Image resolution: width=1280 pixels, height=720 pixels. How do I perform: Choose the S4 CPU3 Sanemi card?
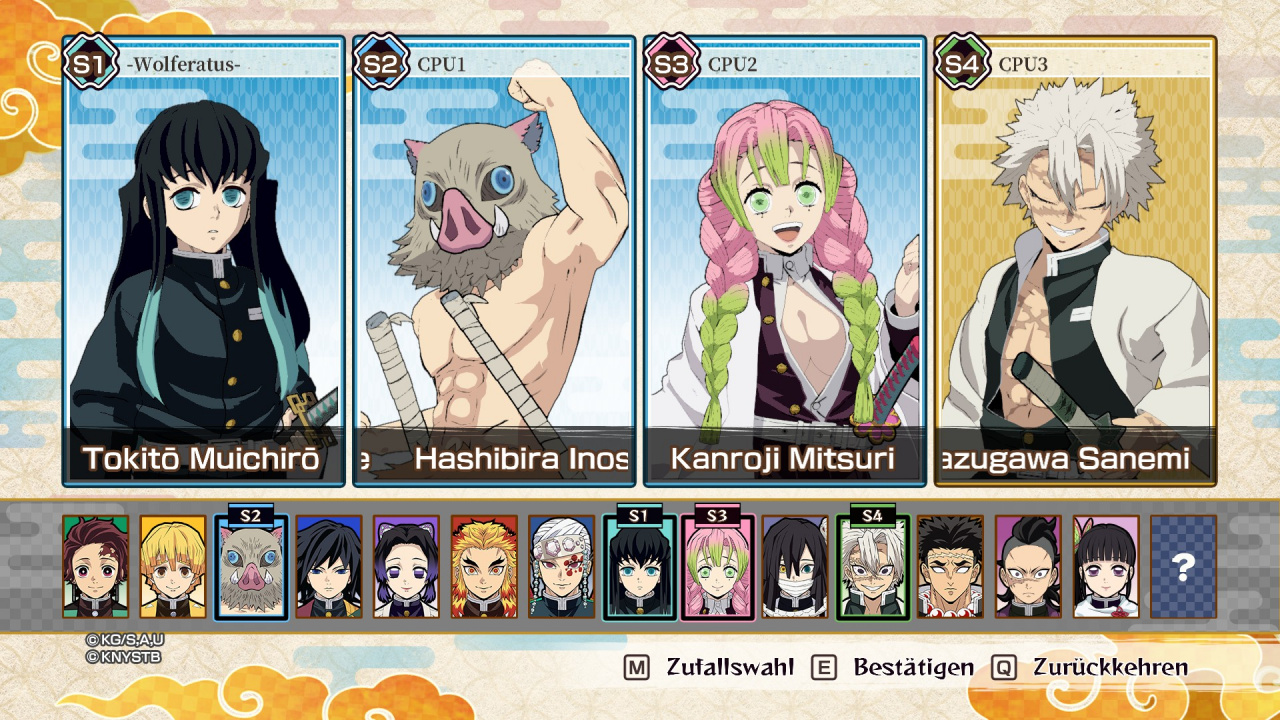click(1075, 262)
